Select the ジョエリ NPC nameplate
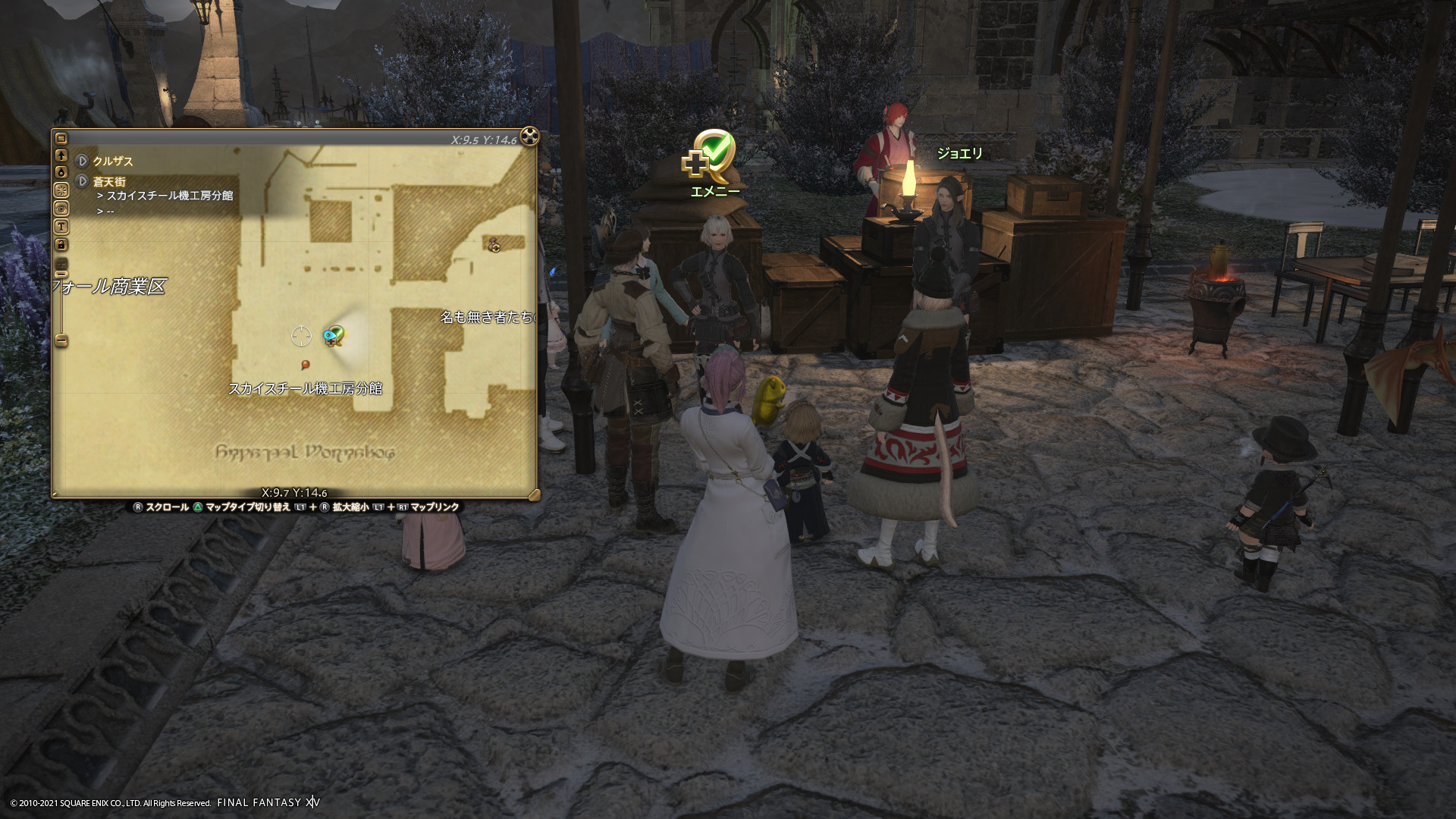The image size is (1456, 819). coord(959,153)
